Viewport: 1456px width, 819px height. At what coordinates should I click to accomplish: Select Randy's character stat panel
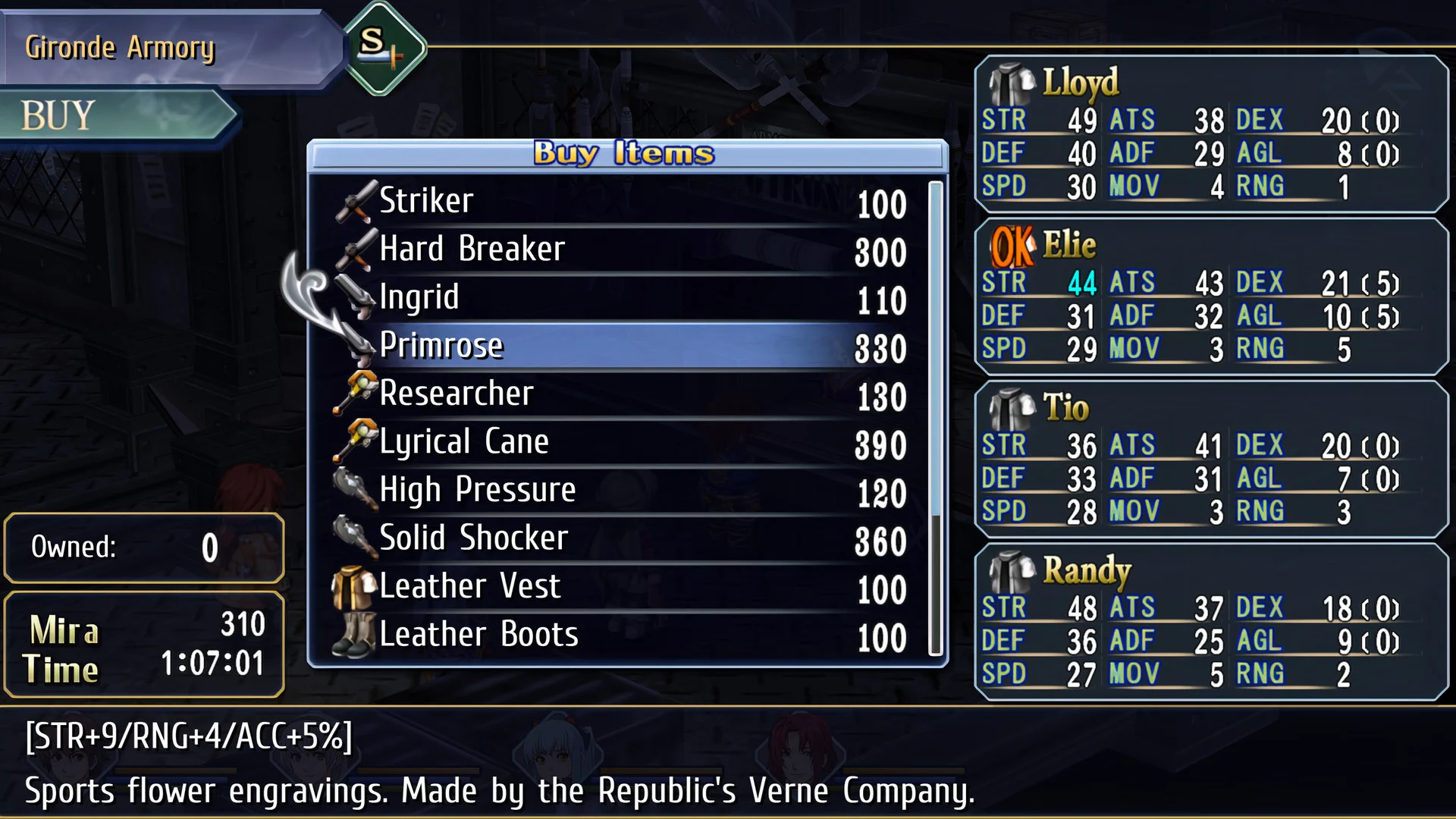coord(1211,622)
